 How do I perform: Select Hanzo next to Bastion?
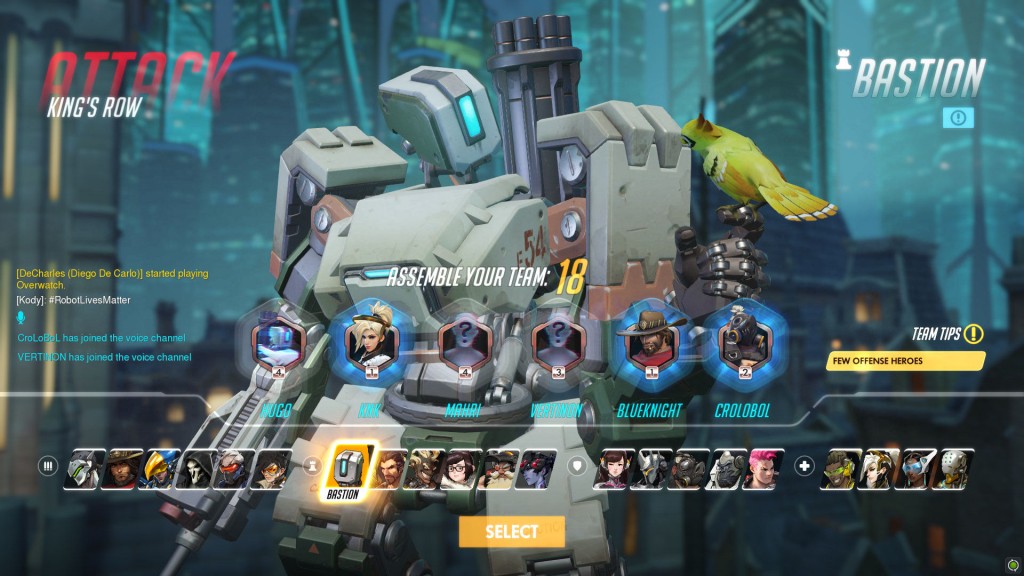click(x=391, y=468)
